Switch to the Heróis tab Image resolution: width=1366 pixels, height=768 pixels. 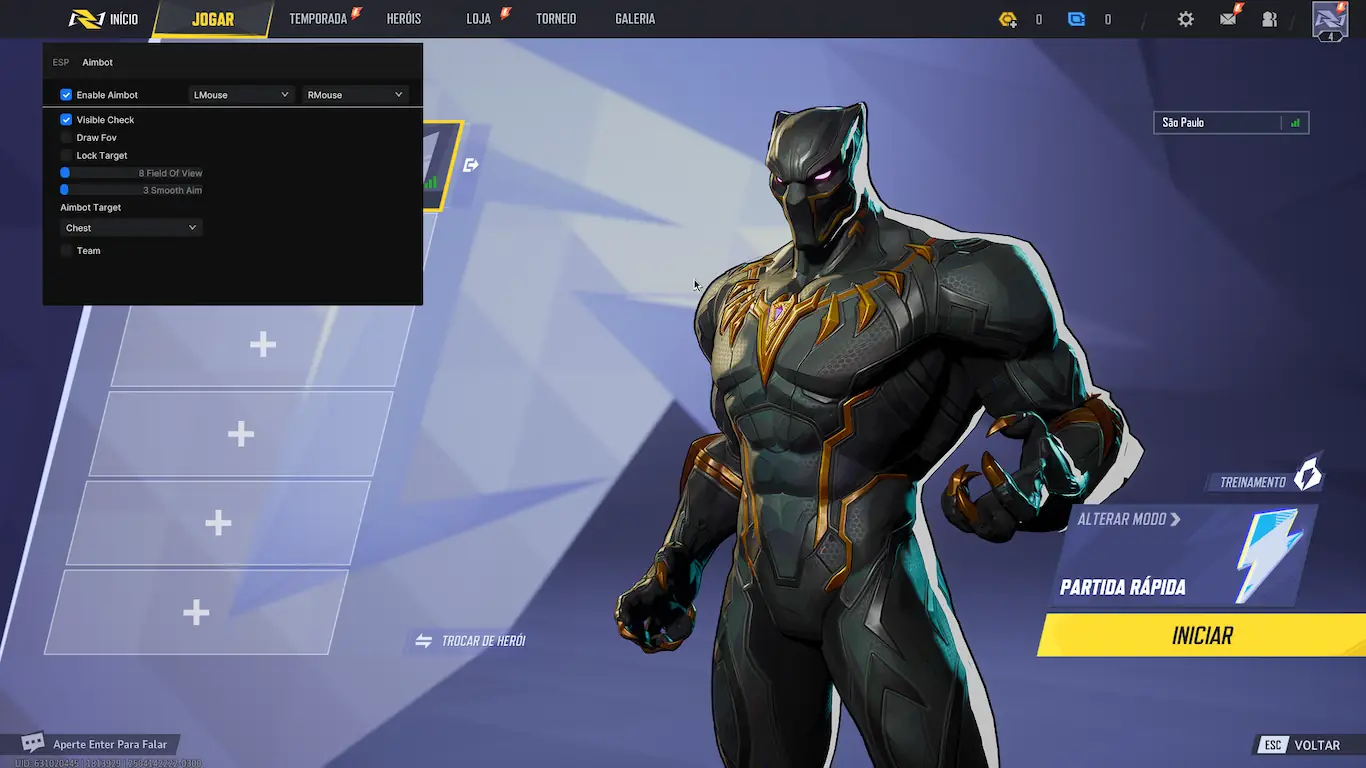click(404, 19)
